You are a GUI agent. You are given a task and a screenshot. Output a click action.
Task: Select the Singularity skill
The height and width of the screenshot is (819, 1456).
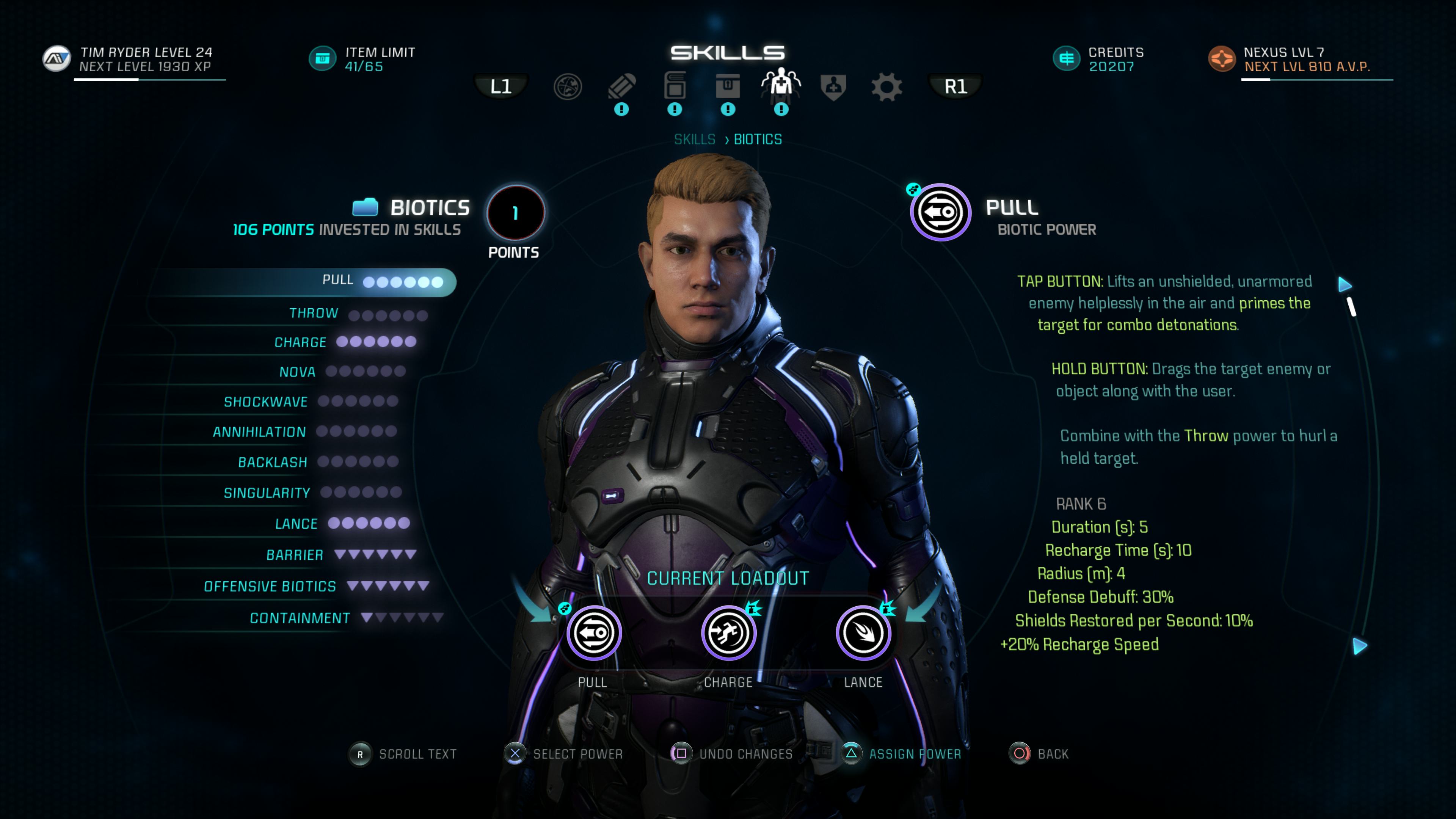(x=267, y=493)
